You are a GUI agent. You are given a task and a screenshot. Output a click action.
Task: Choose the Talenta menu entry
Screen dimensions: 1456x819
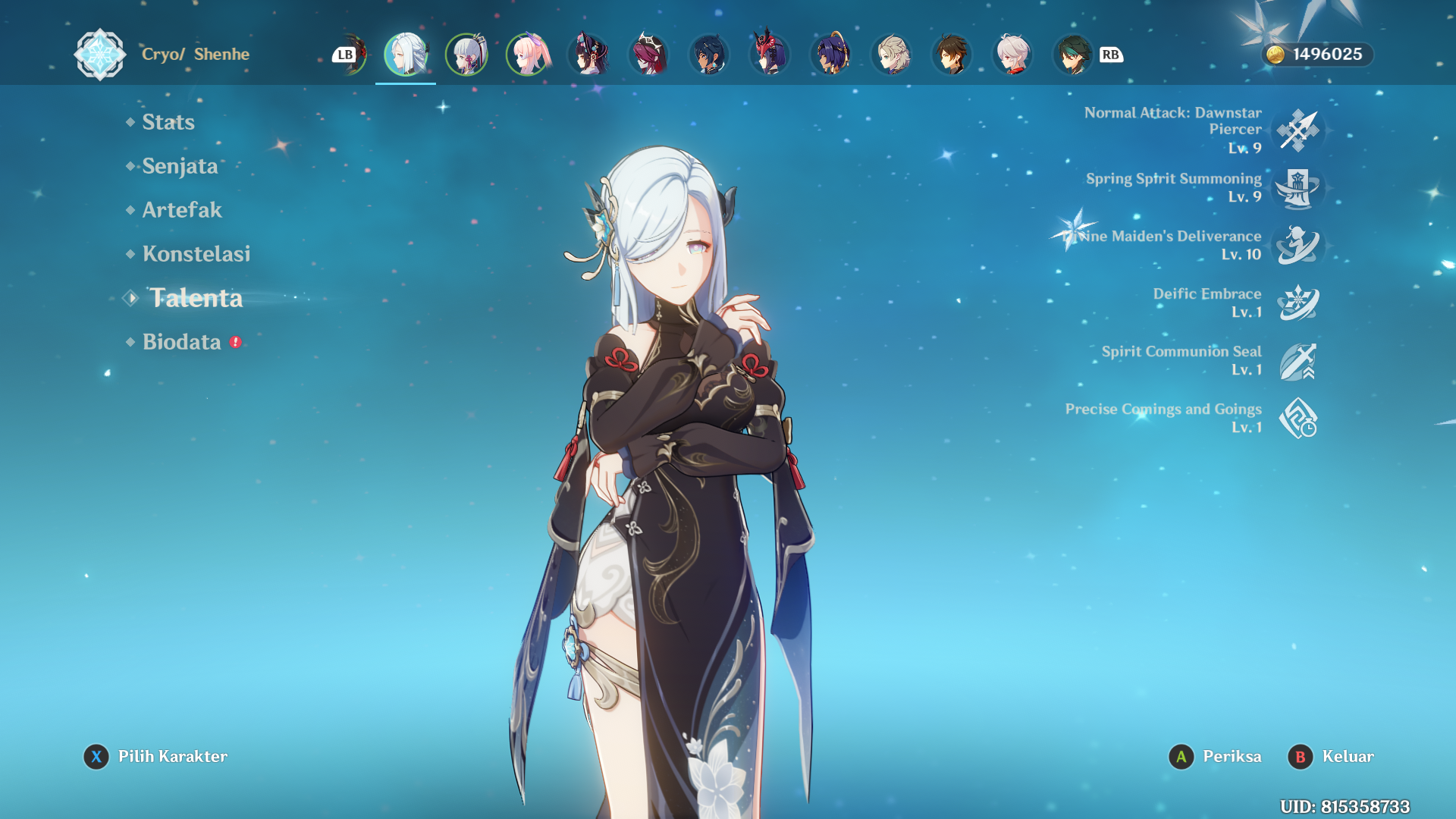pos(196,298)
